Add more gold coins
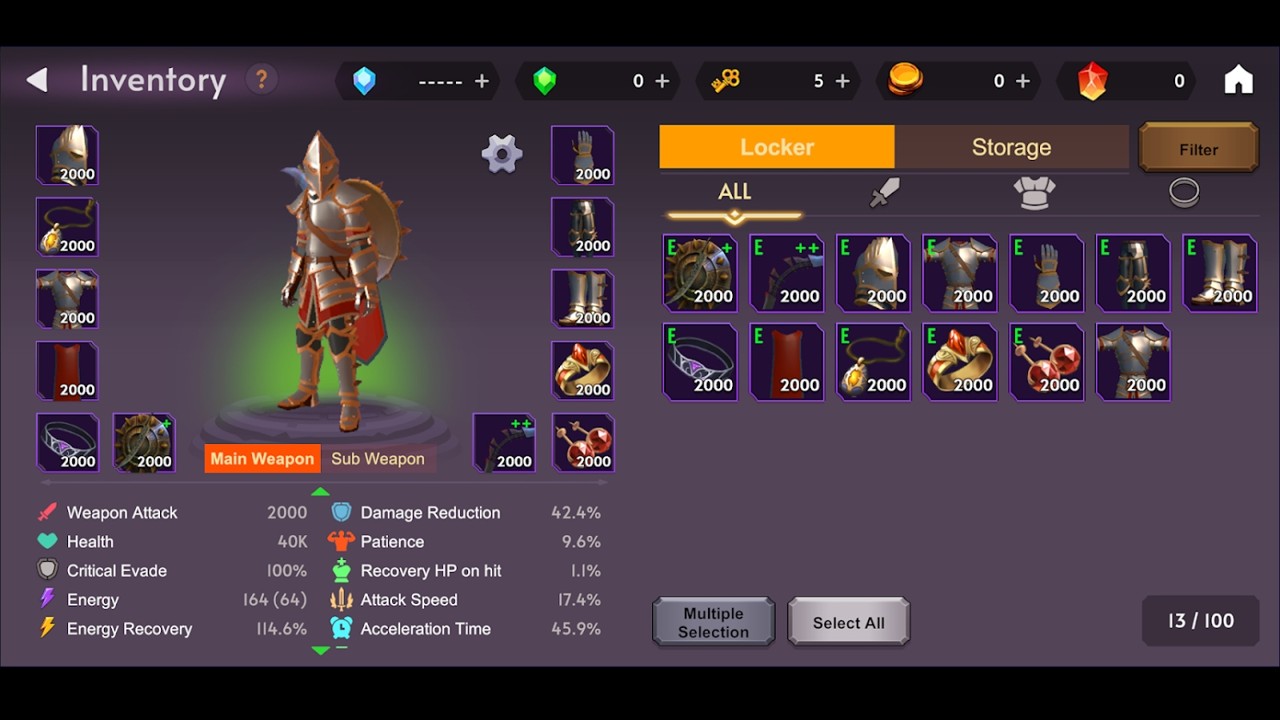Viewport: 1280px width, 720px height. click(1022, 81)
